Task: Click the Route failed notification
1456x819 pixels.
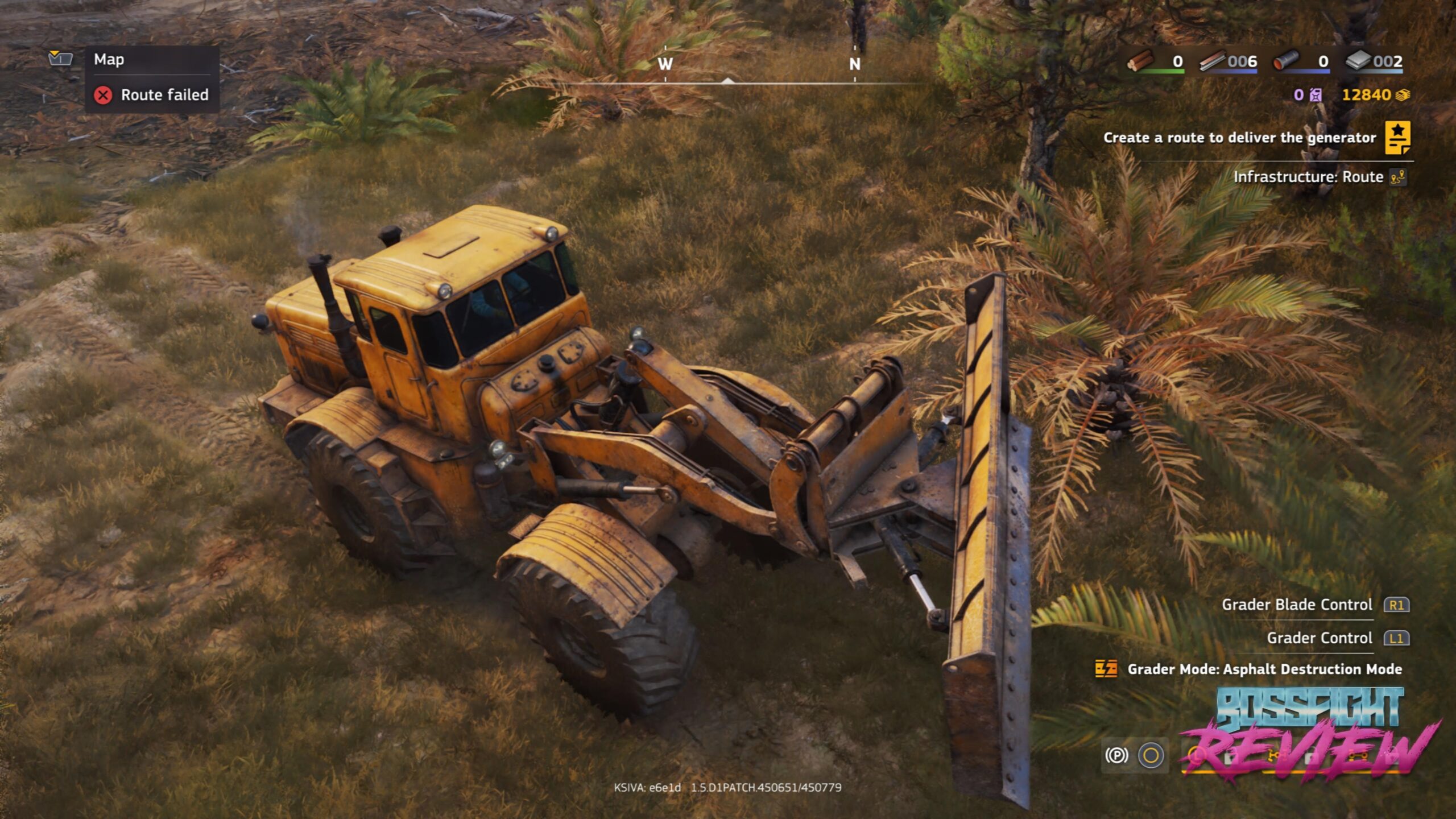Action: pyautogui.click(x=152, y=95)
